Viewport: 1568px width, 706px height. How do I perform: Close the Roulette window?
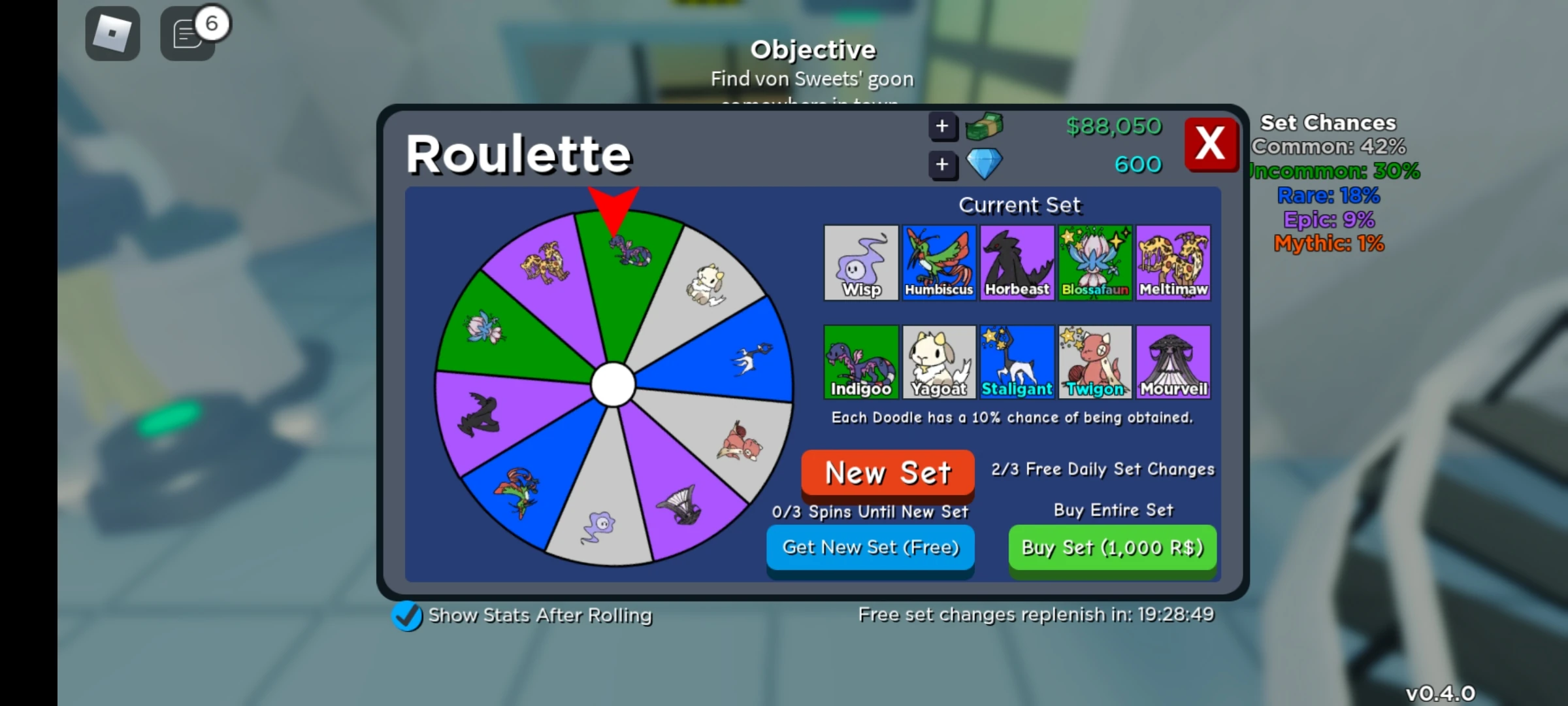tap(1211, 144)
